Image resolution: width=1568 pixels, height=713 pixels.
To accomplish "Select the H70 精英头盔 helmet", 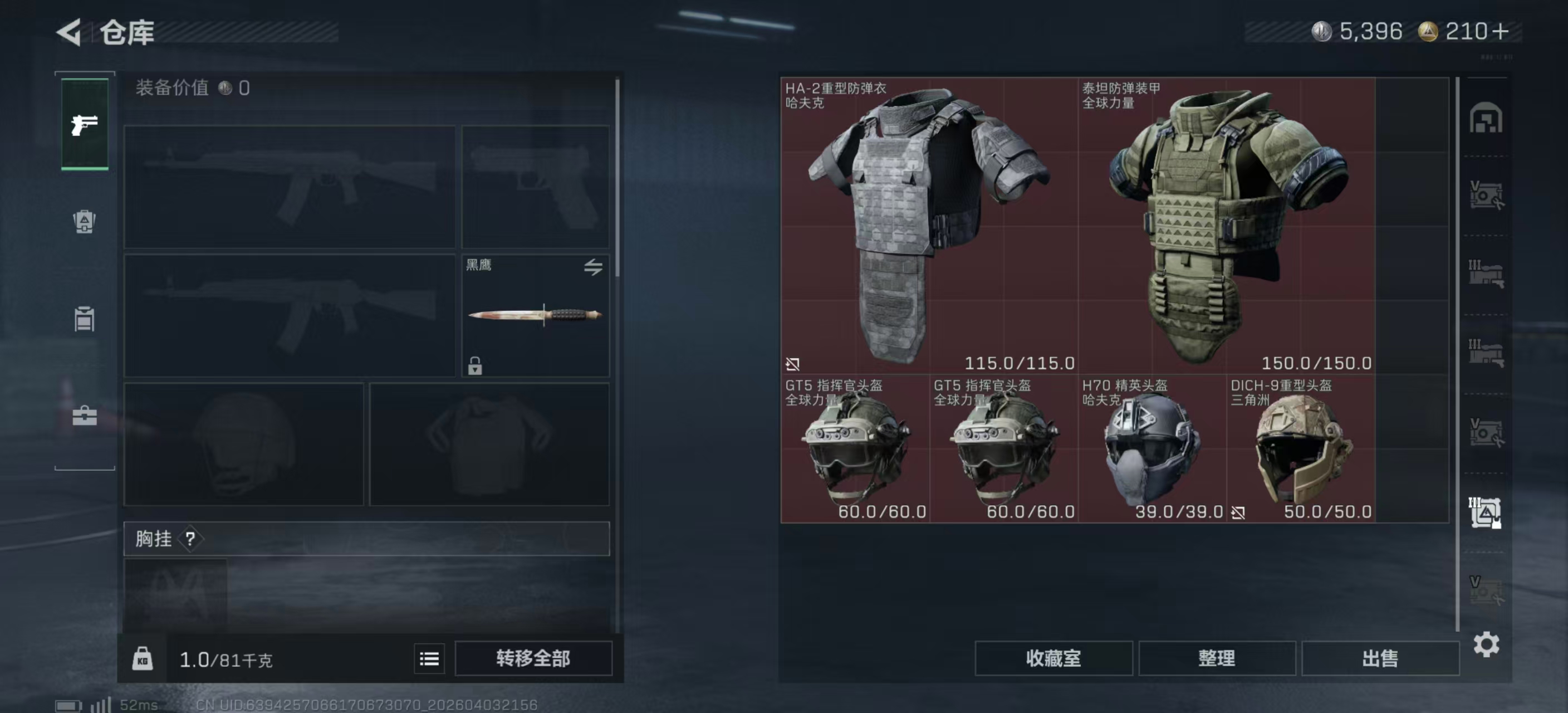I will tap(1151, 449).
